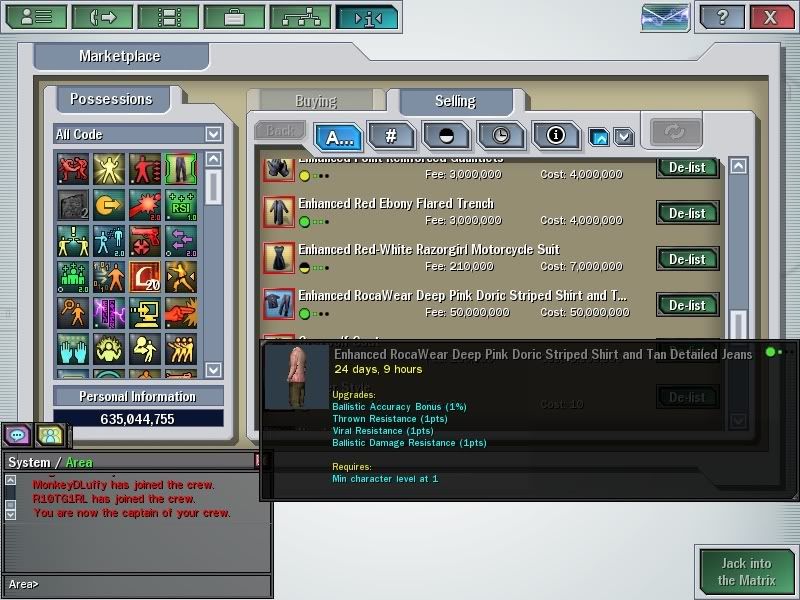The height and width of the screenshot is (600, 800).
Task: Sort listings alphabetically with the A... button
Action: coord(338,136)
